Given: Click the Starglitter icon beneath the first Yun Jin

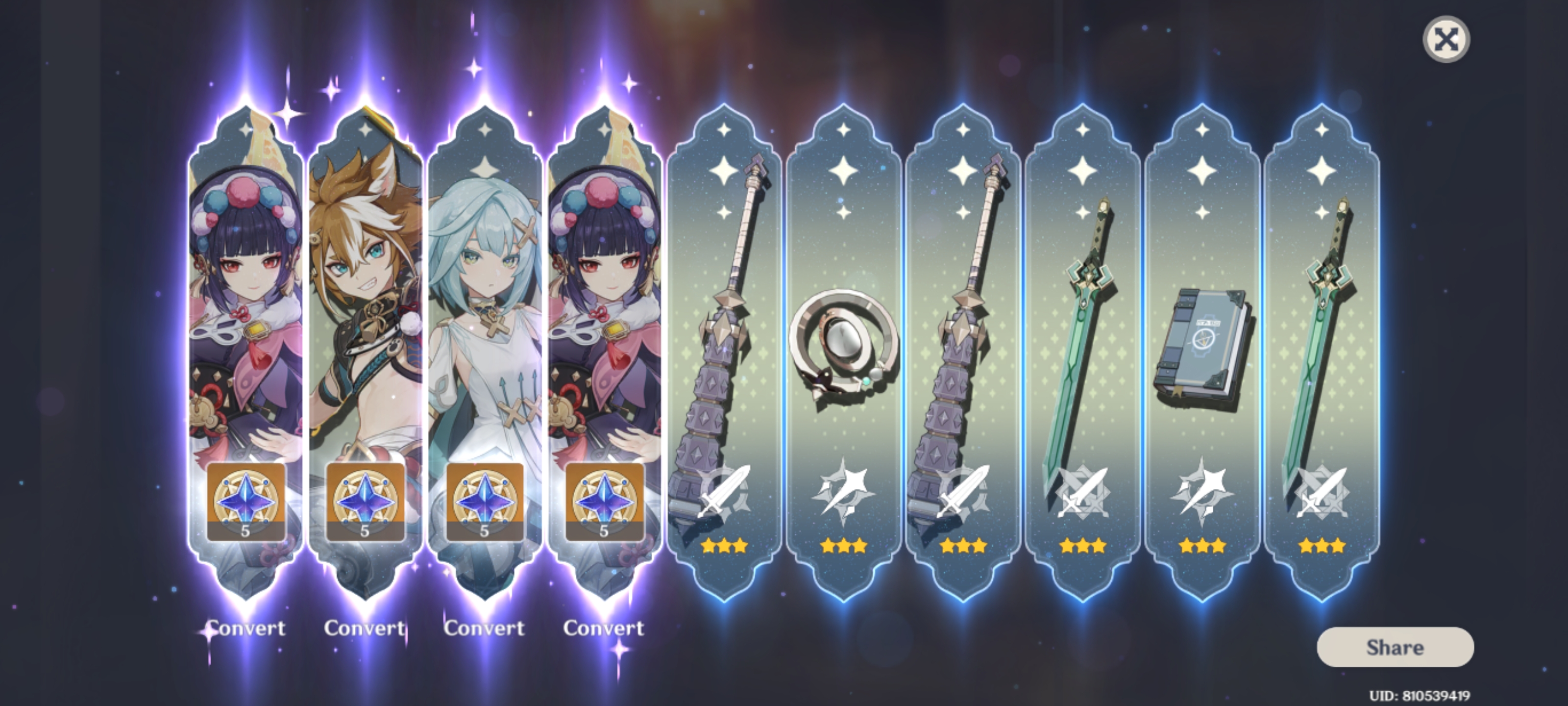Looking at the screenshot, I should tap(245, 501).
